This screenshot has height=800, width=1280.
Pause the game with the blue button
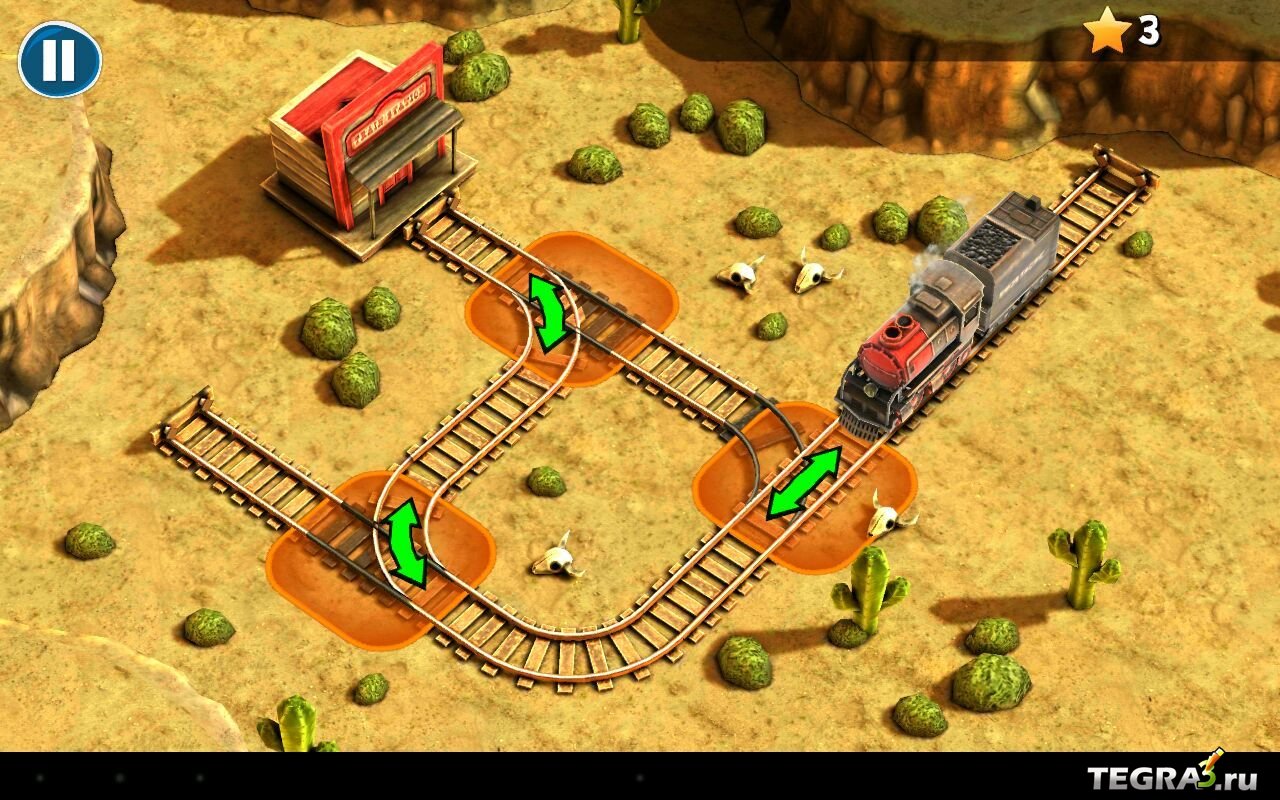click(60, 60)
